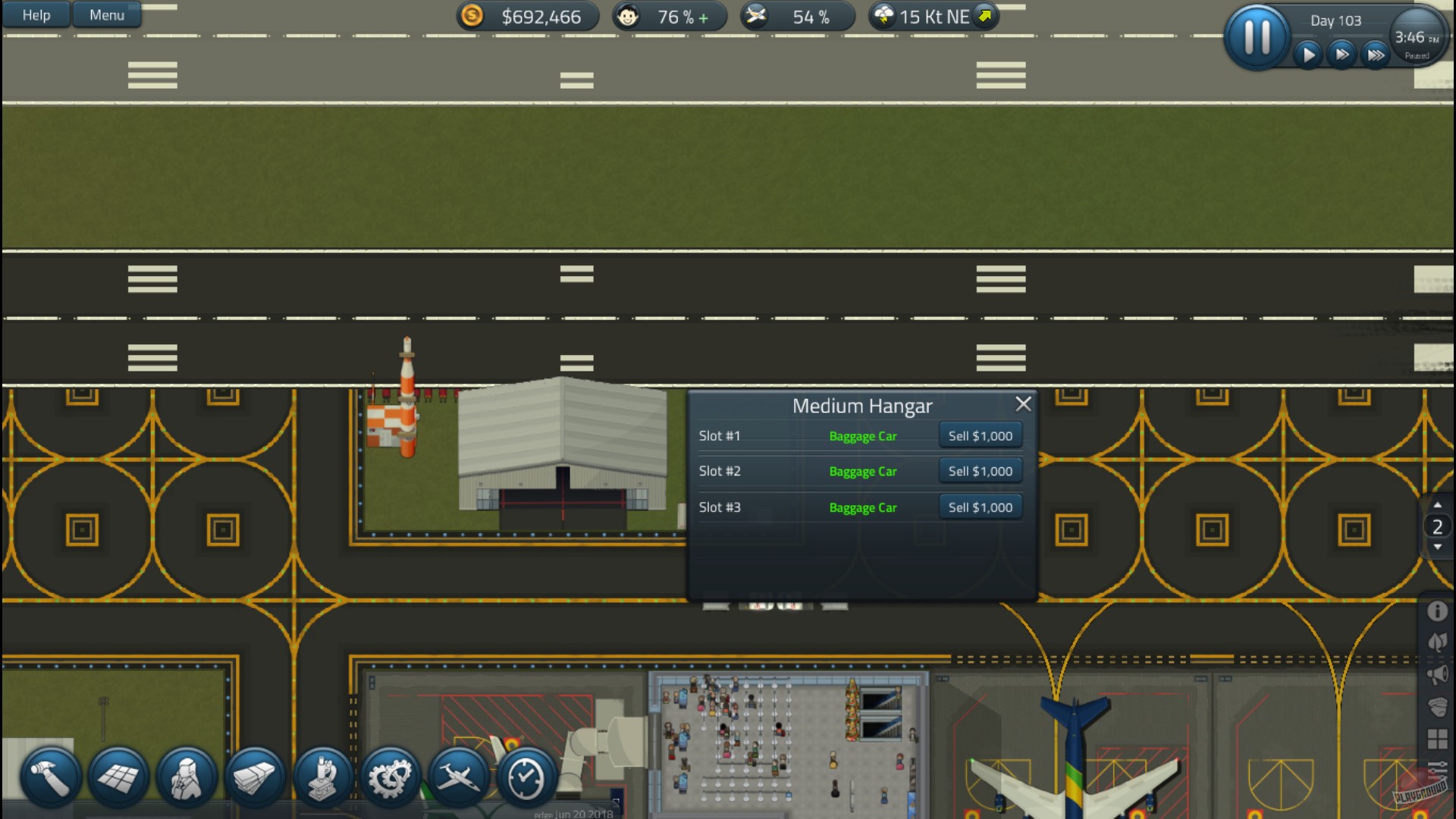Open the scheduler clock icon

(x=526, y=775)
